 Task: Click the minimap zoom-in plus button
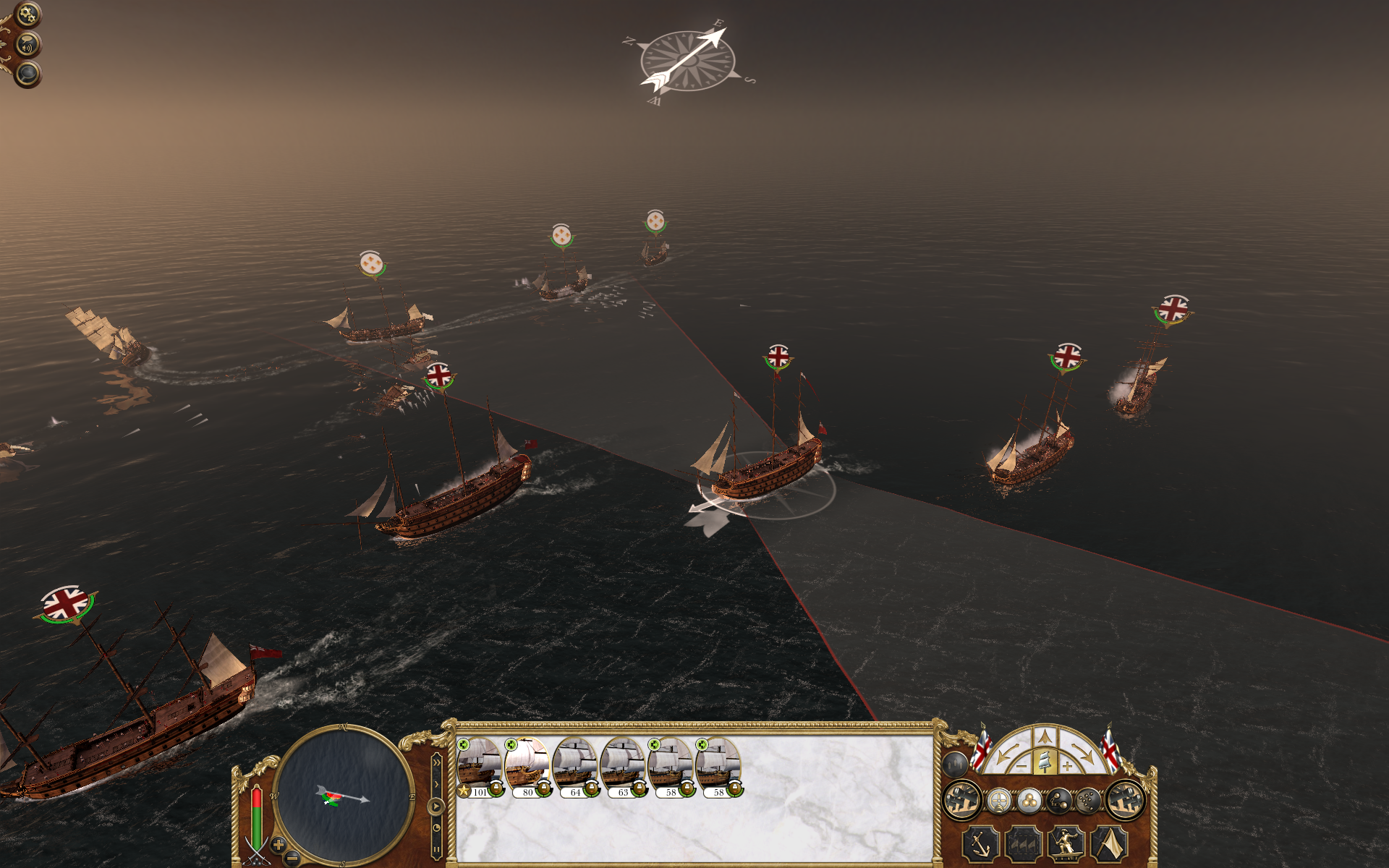coord(278,844)
